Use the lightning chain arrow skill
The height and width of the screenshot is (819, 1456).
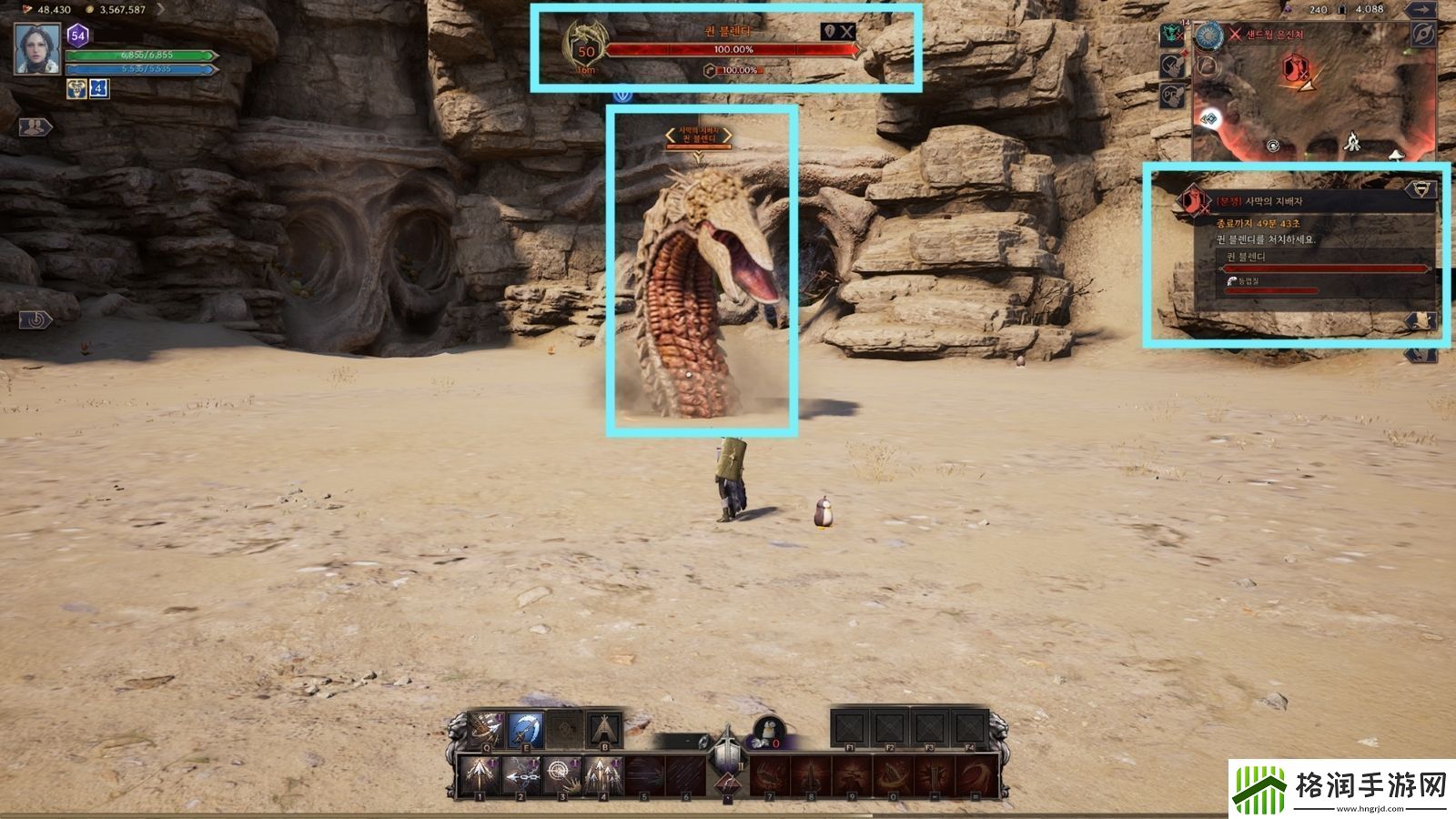tap(520, 776)
